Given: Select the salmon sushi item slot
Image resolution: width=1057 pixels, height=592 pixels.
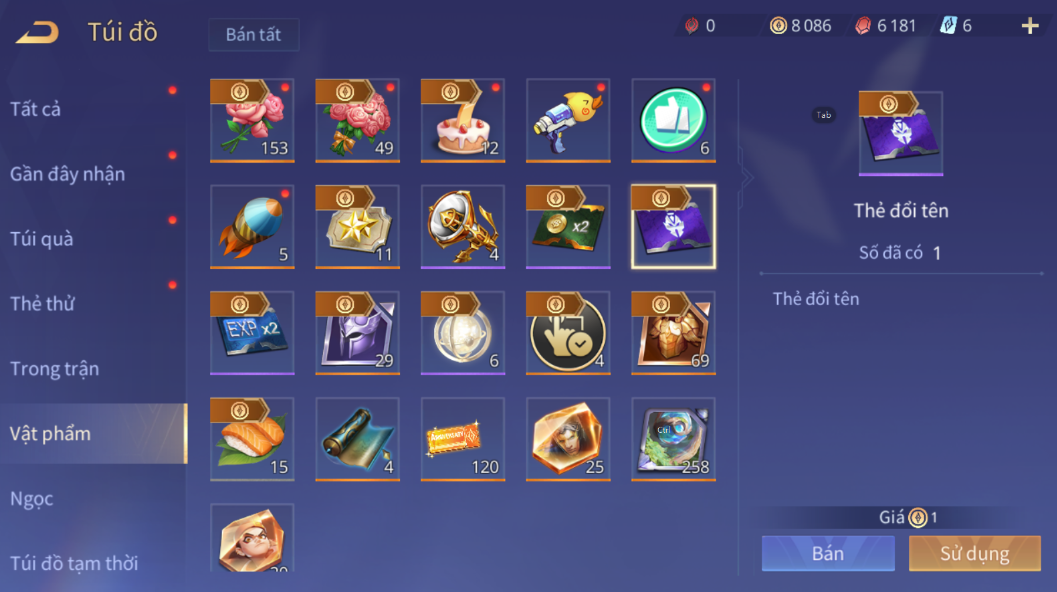Looking at the screenshot, I should point(252,439).
